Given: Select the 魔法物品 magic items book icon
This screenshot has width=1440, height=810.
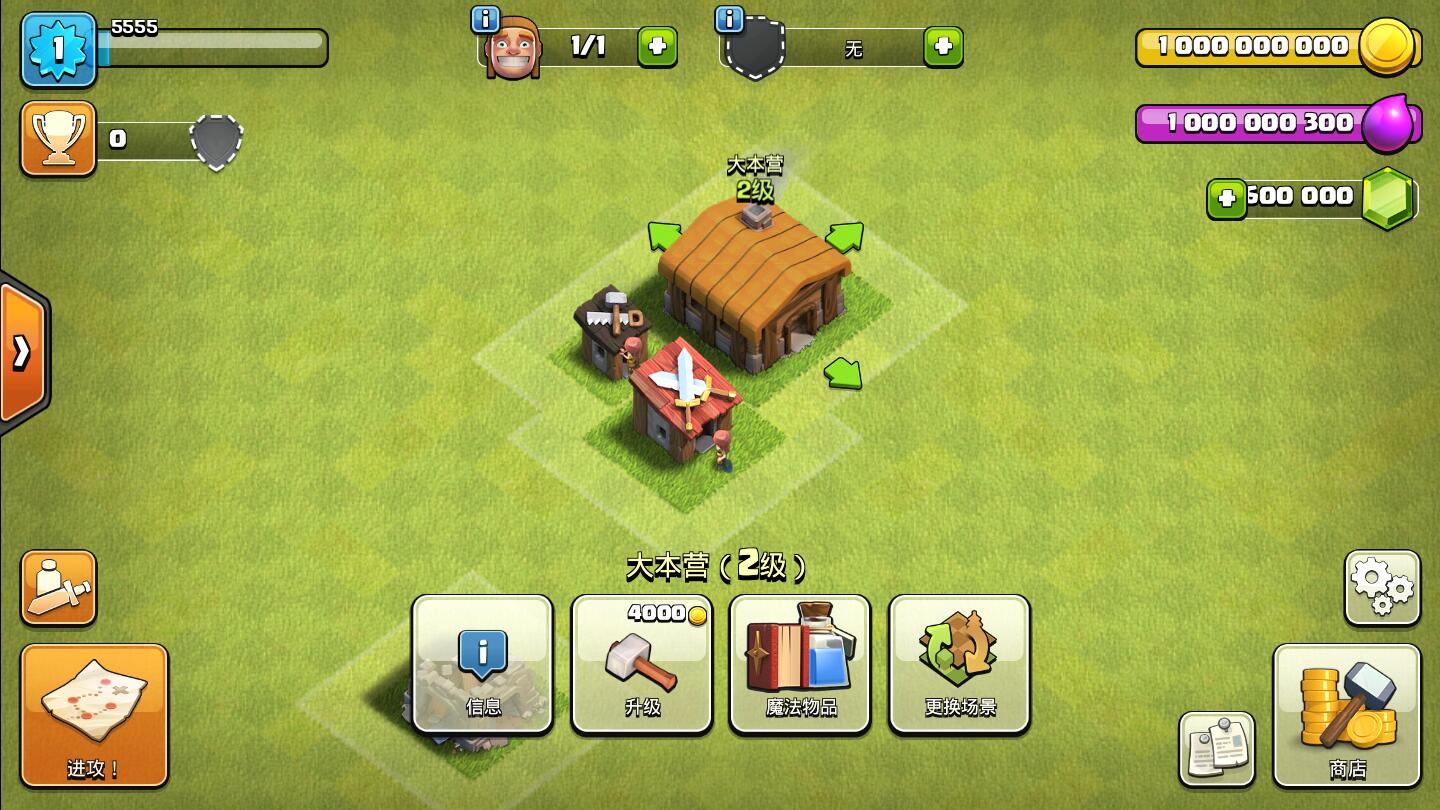Looking at the screenshot, I should (x=800, y=661).
